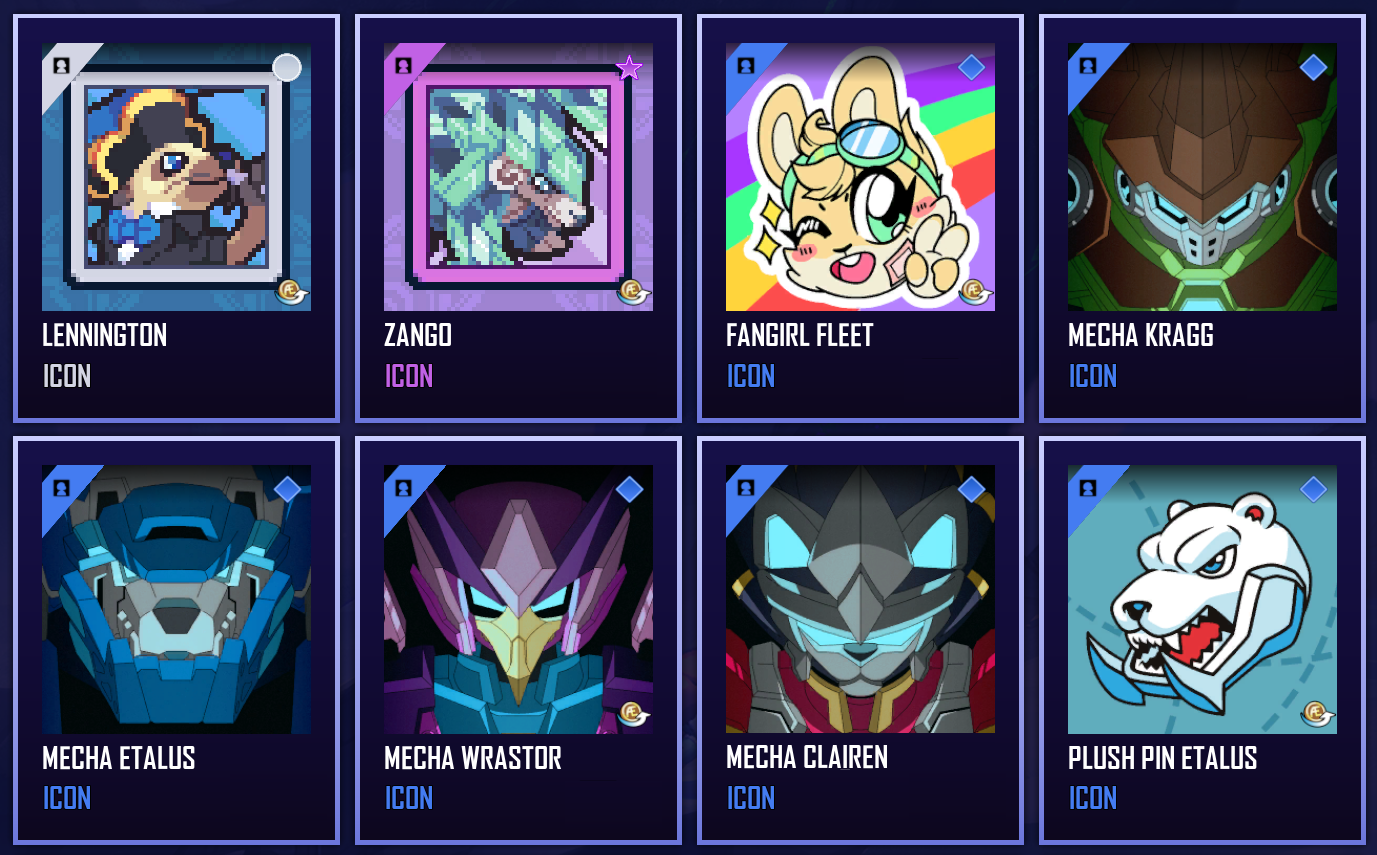
Task: Click the Æ coin badge on Plush Pin Etalus
Action: [x=1315, y=712]
